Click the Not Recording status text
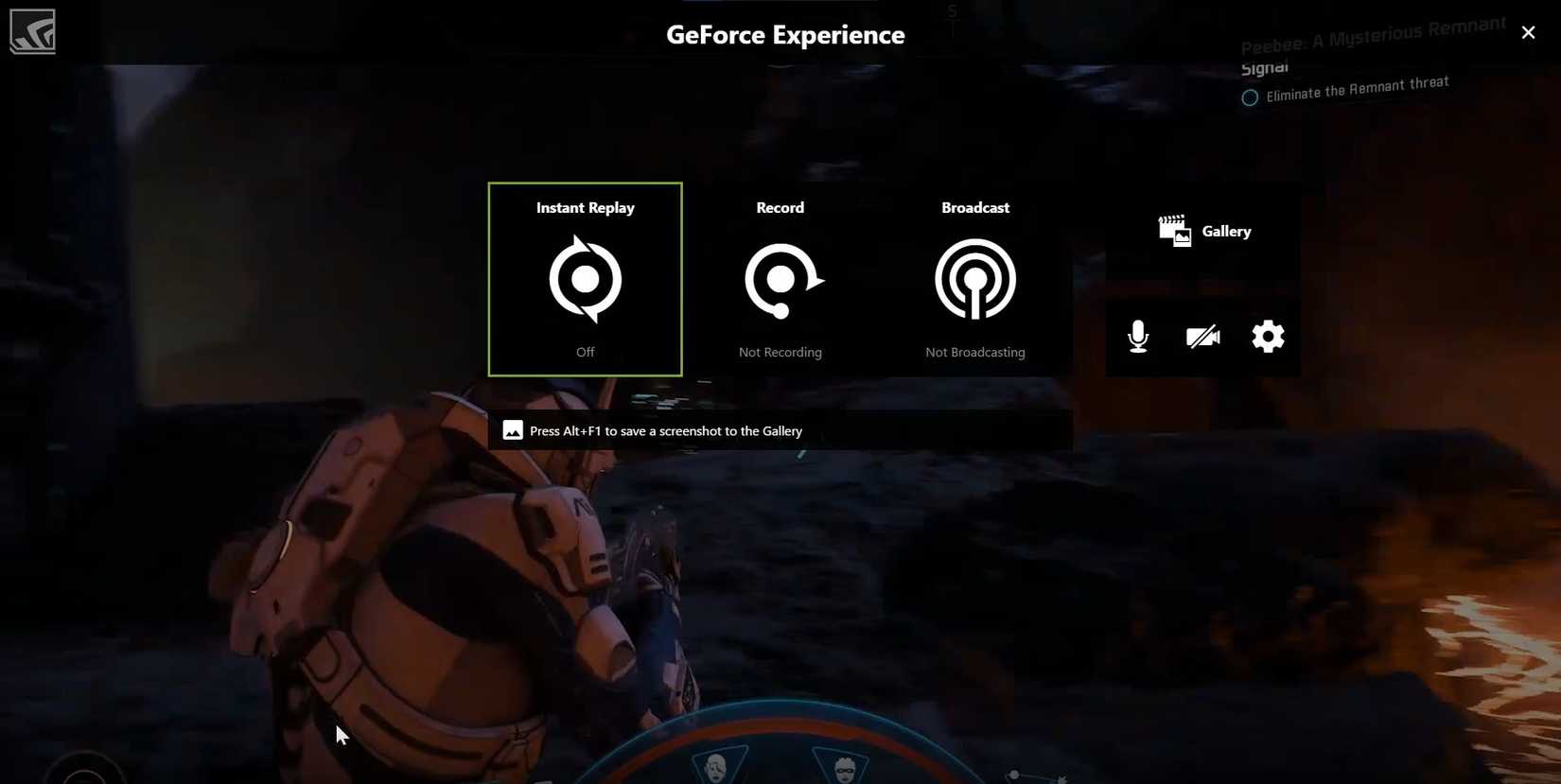This screenshot has width=1561, height=784. tap(780, 351)
